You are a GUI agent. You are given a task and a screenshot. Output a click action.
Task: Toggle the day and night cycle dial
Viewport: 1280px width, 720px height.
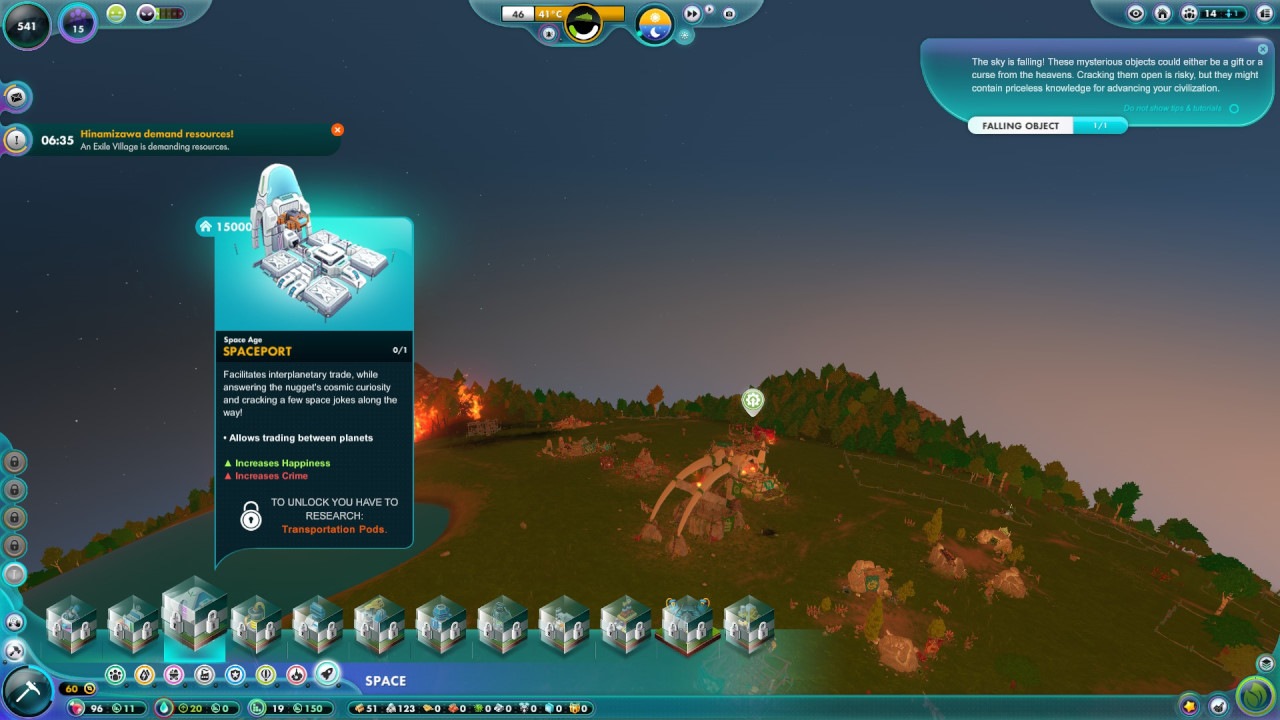[x=655, y=24]
